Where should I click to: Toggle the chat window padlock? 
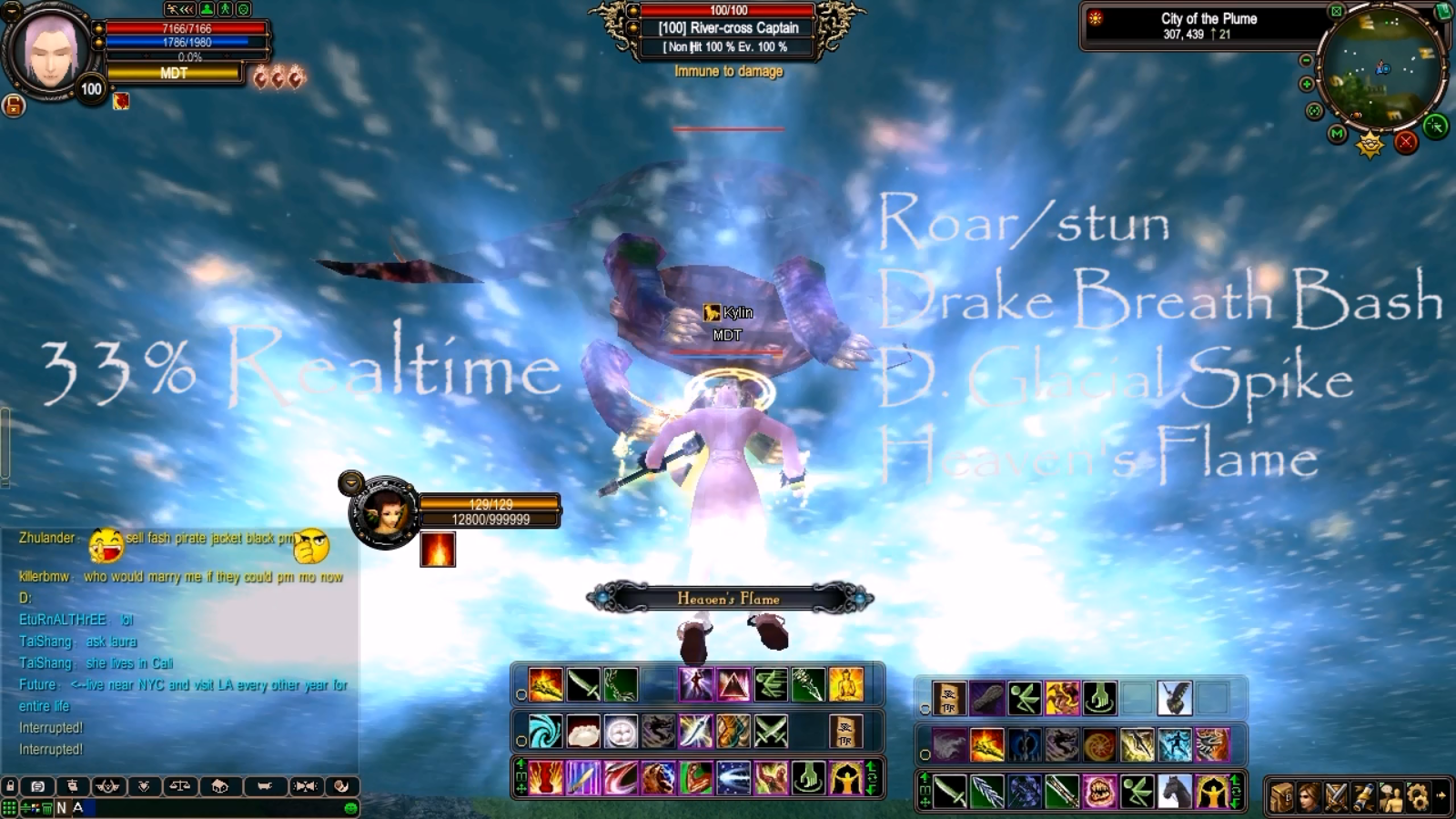pos(10,786)
